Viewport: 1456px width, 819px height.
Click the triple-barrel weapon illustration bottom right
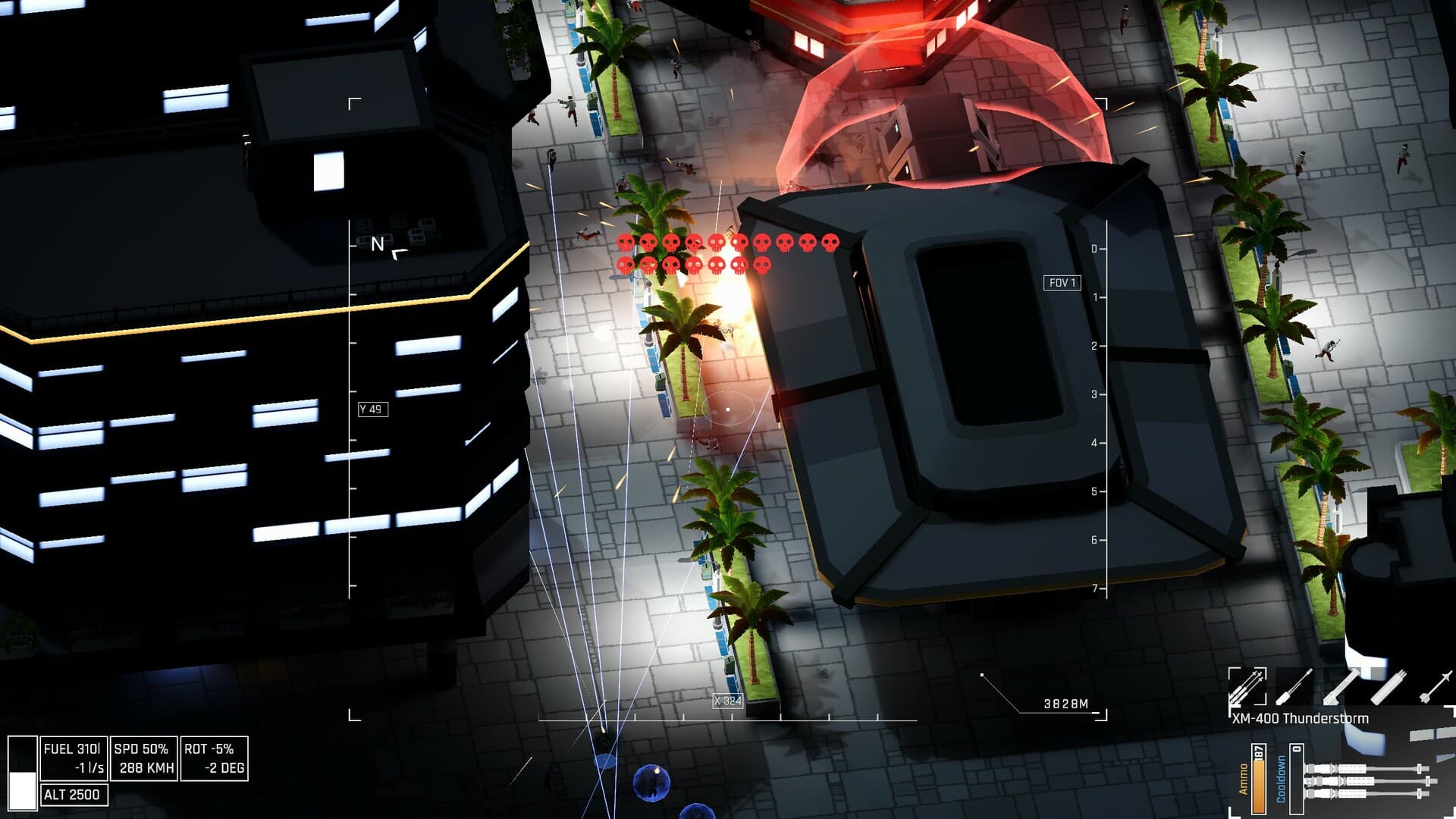pos(1365,781)
